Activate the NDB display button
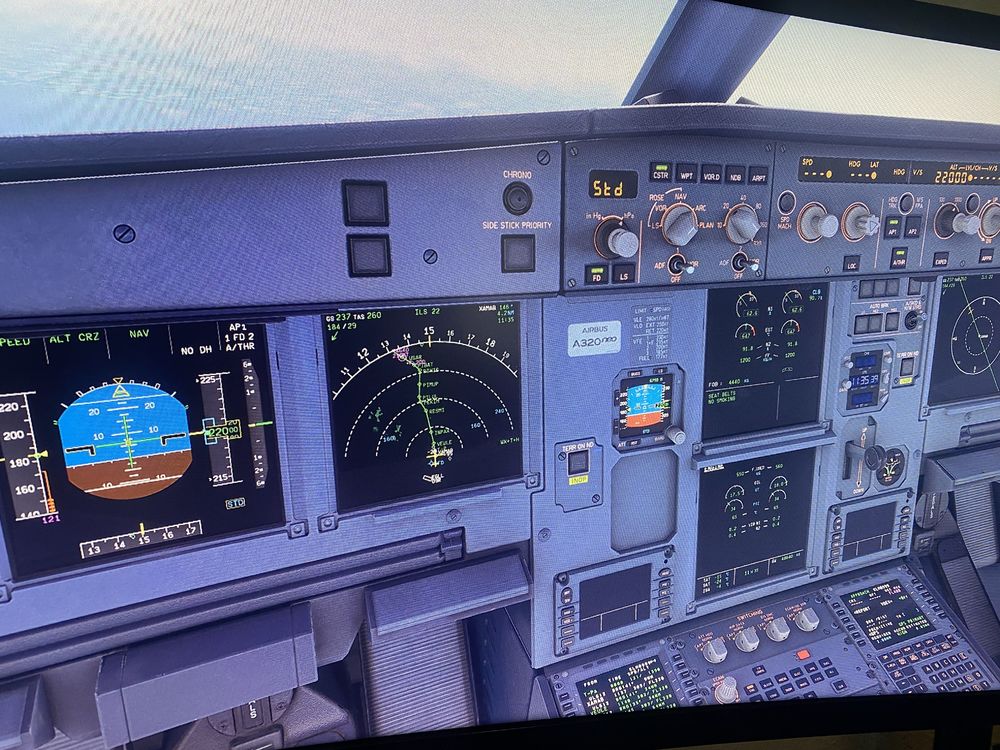The height and width of the screenshot is (750, 1000). 735,174
